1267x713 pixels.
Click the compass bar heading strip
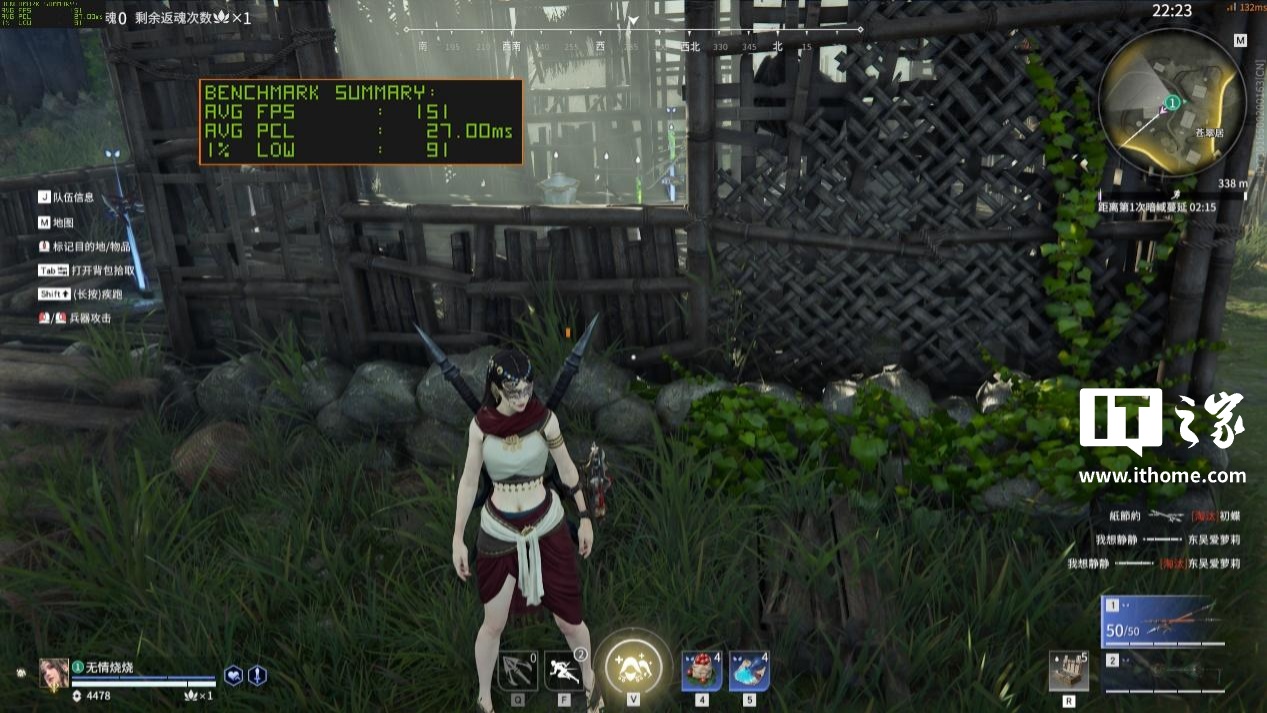pos(632,30)
